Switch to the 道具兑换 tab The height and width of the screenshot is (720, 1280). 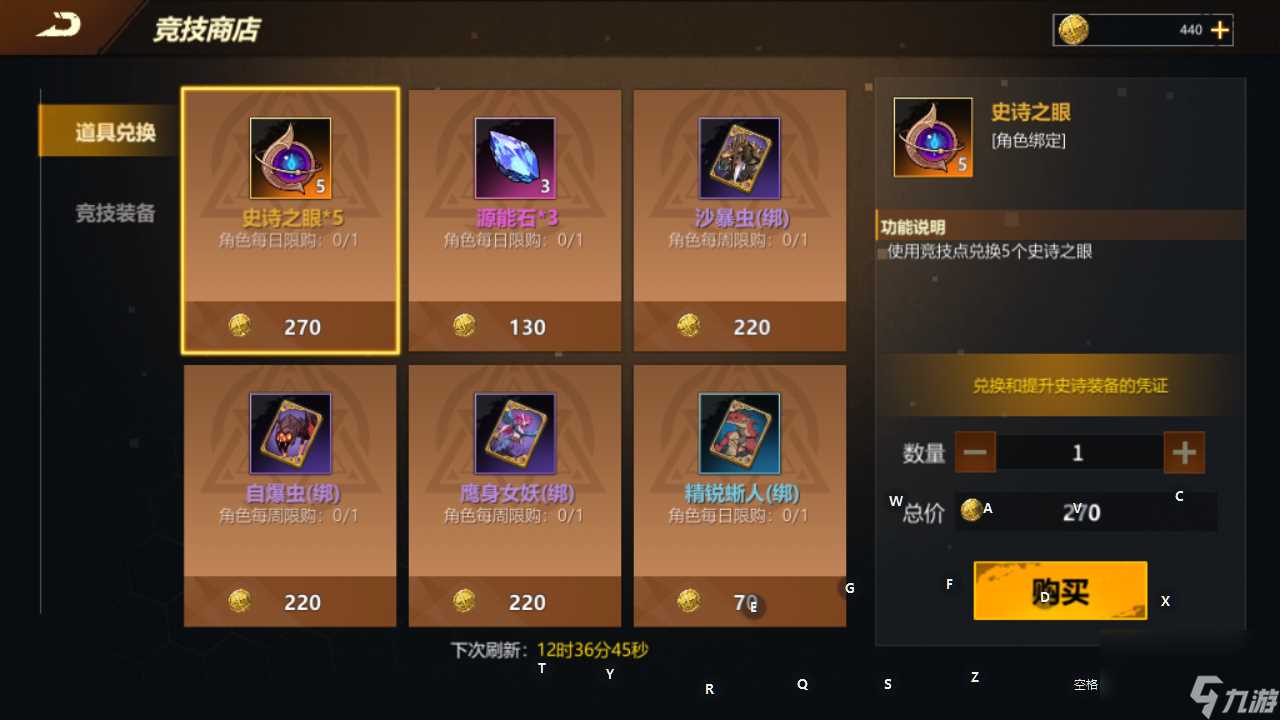(x=113, y=131)
